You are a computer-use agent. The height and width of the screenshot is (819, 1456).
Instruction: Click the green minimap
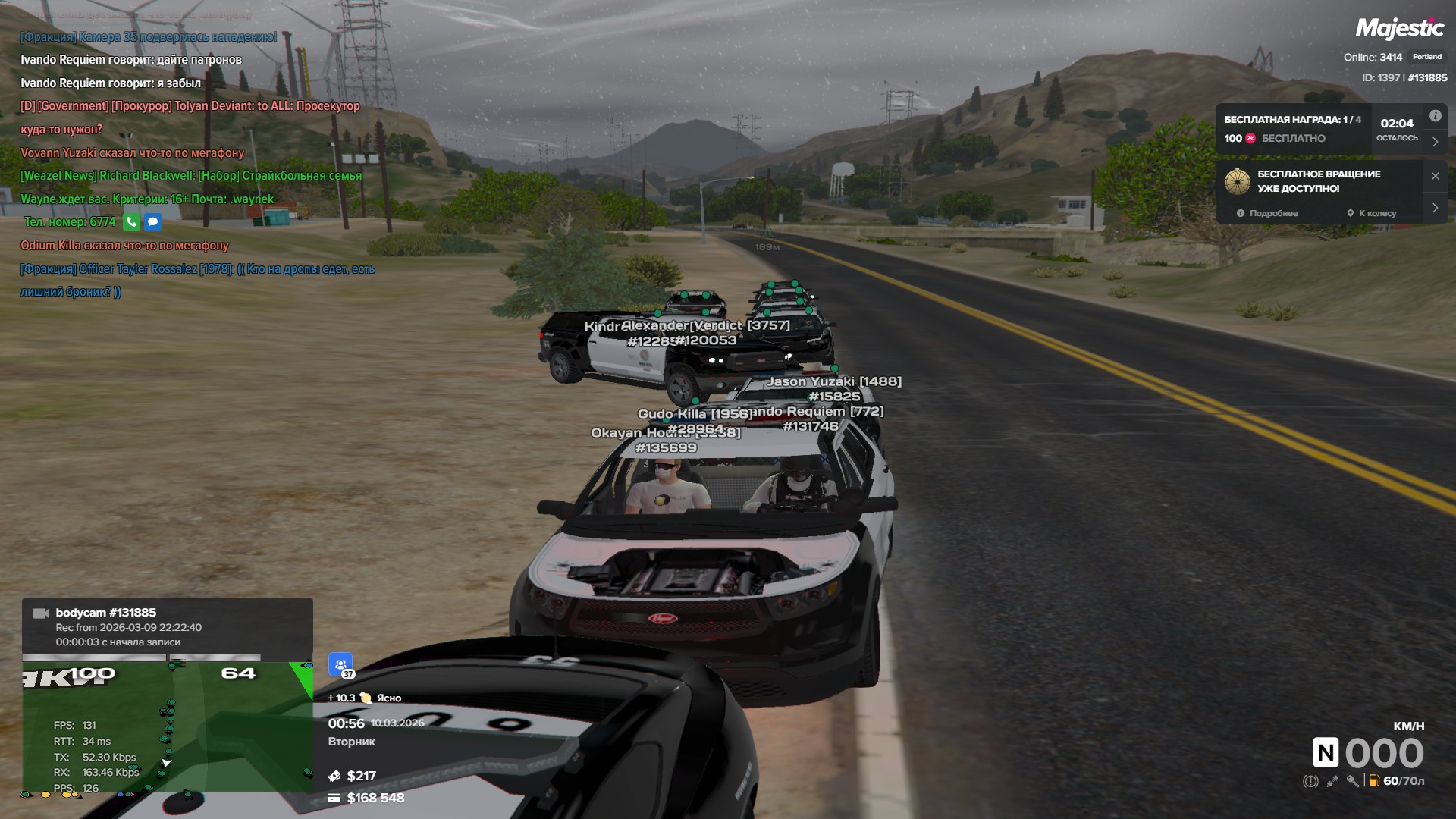pos(167,726)
